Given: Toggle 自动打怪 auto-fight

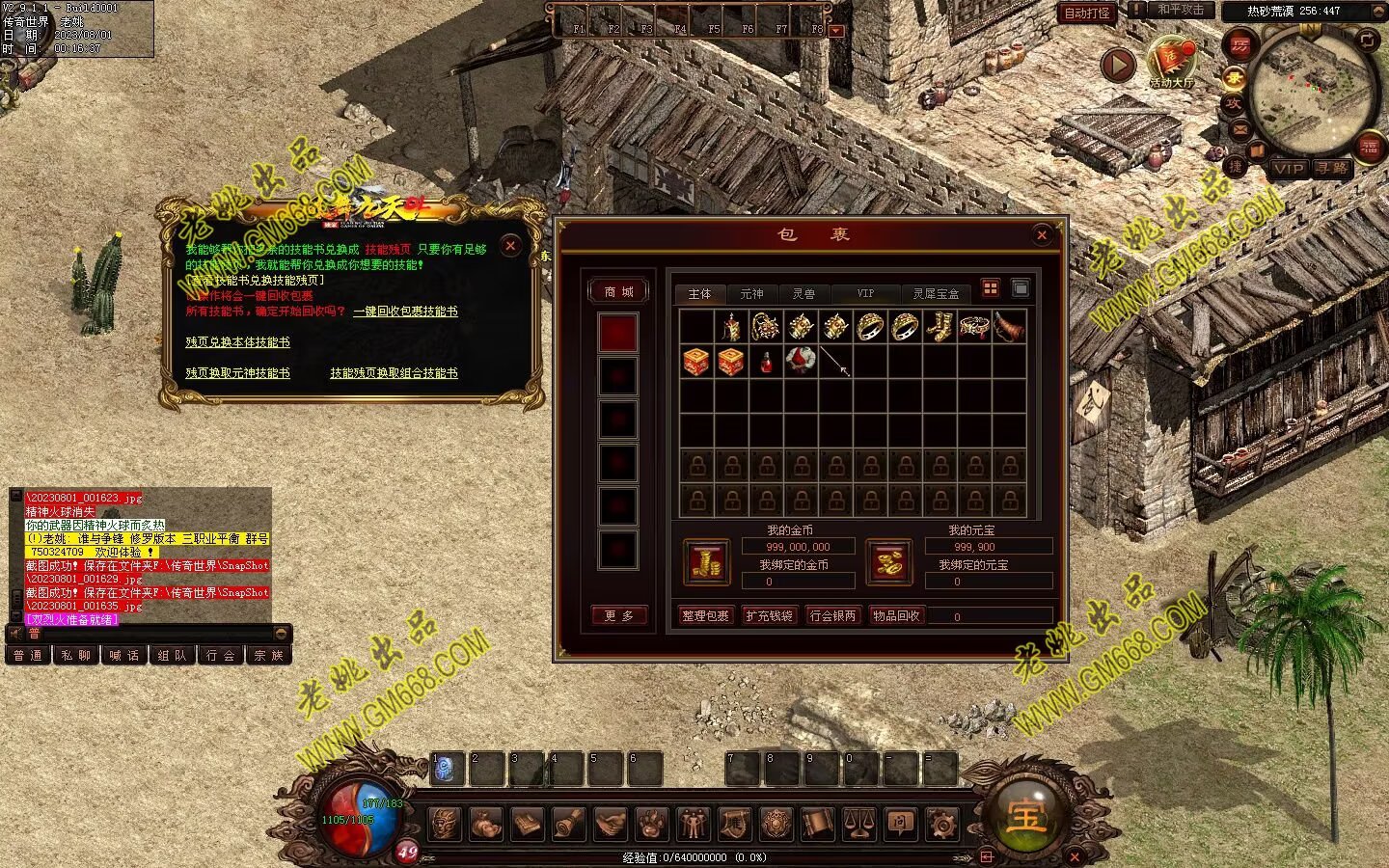Looking at the screenshot, I should point(1087,13).
